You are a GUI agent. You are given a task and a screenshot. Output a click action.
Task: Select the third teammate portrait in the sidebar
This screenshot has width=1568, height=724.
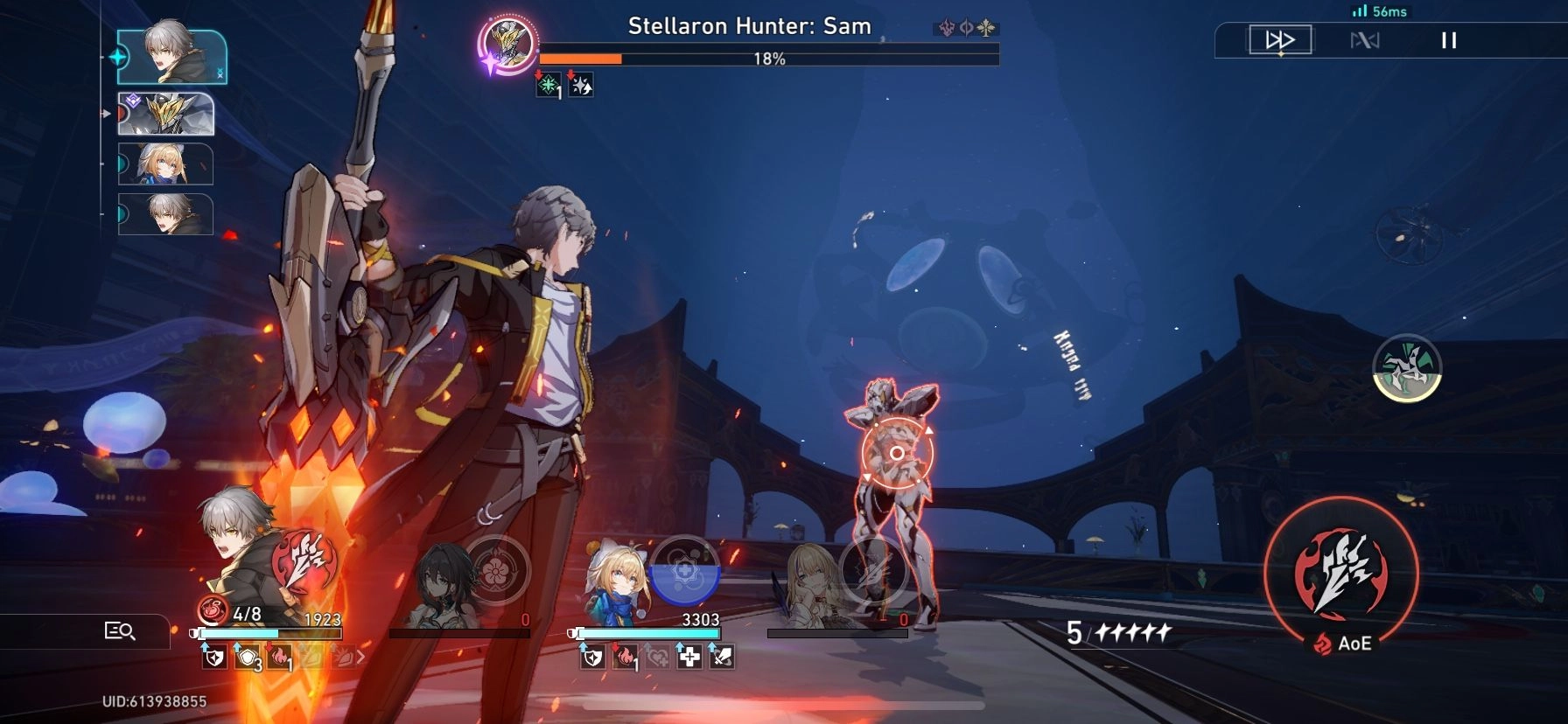[166, 165]
